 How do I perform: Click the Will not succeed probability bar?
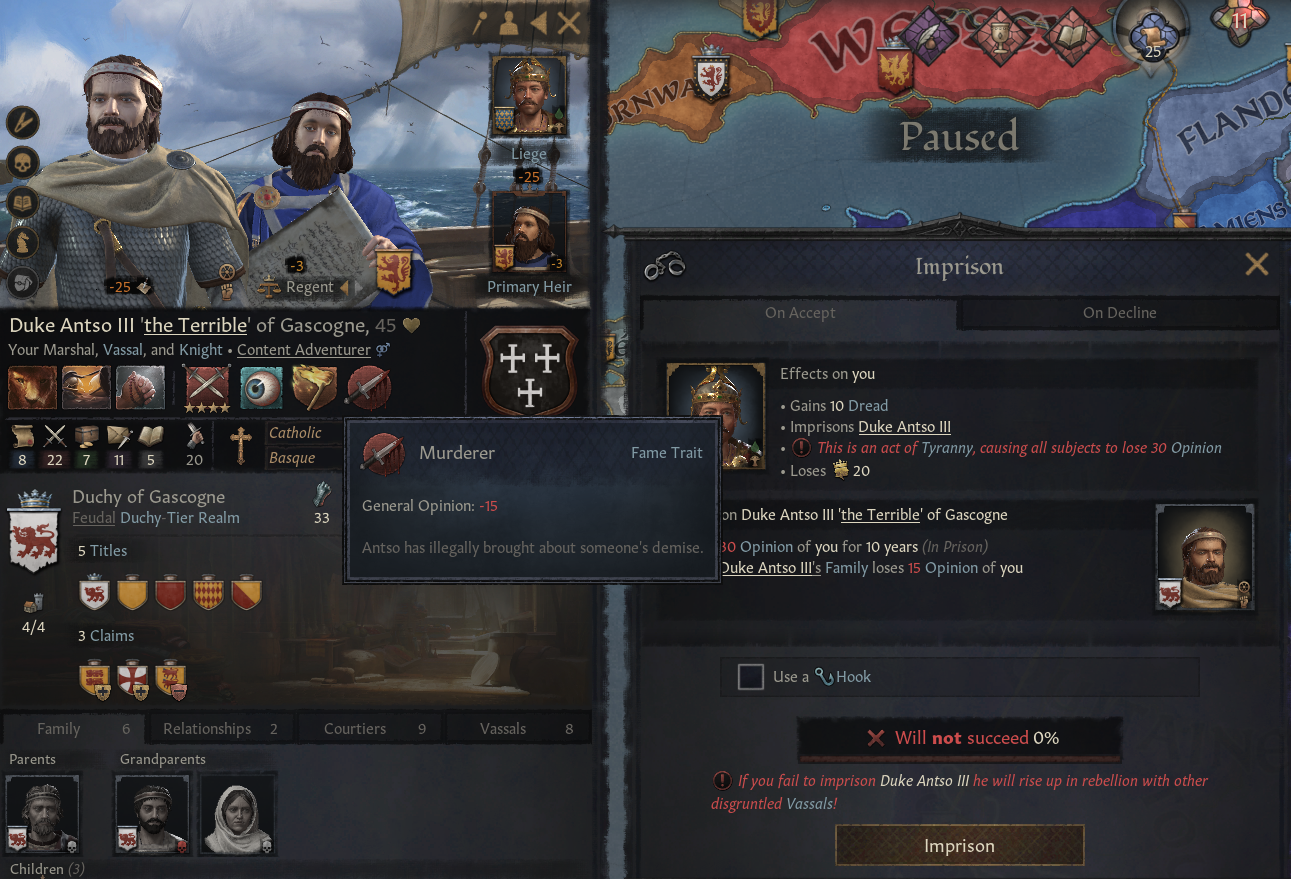tap(959, 738)
